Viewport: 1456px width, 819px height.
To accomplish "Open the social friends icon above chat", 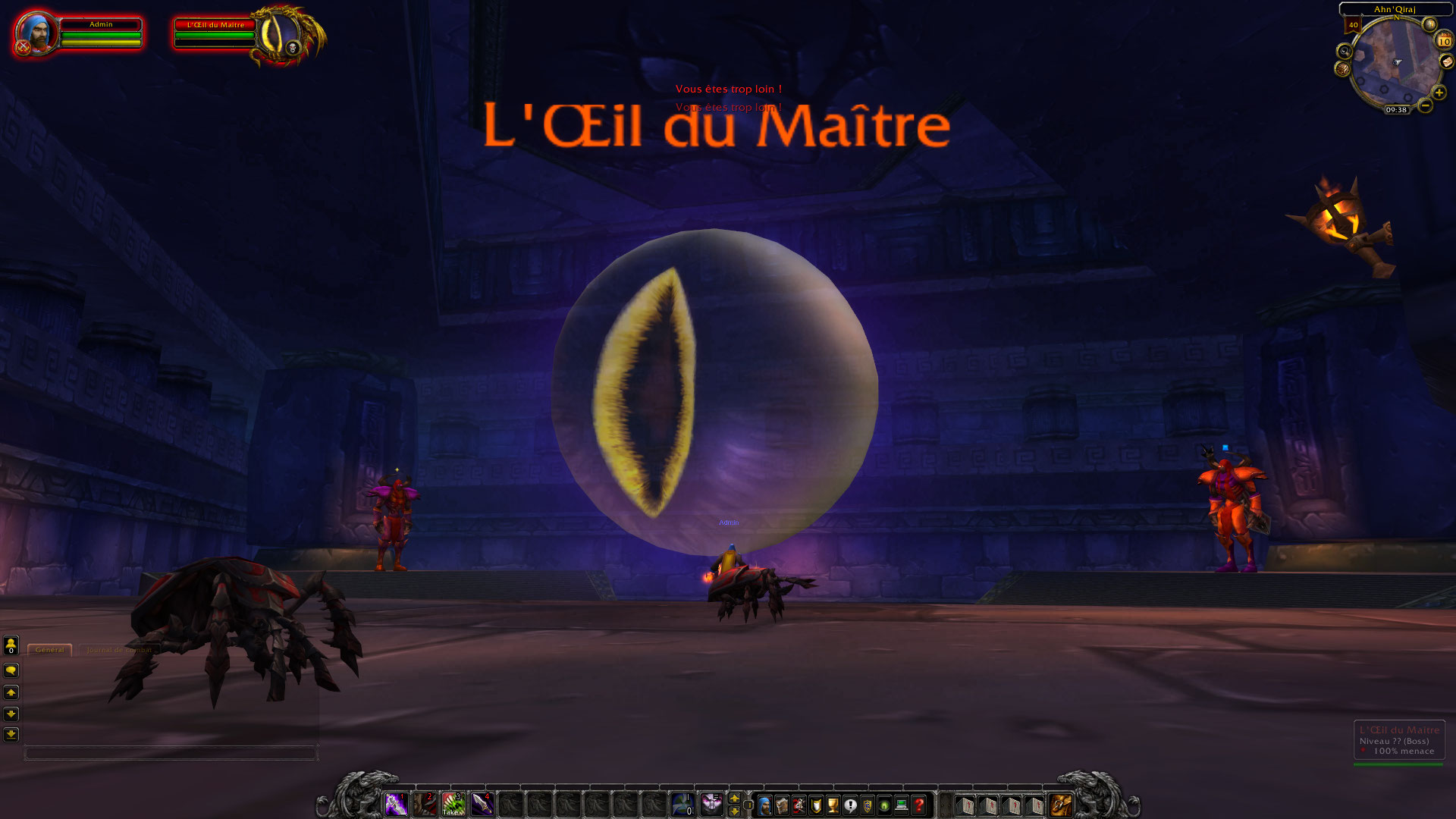I will (11, 645).
